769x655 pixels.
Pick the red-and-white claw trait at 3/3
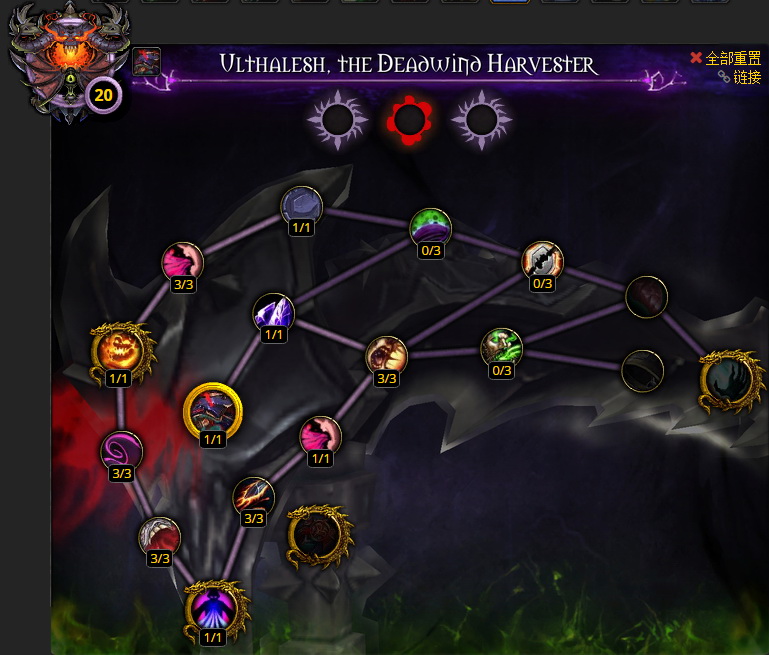click(x=159, y=536)
